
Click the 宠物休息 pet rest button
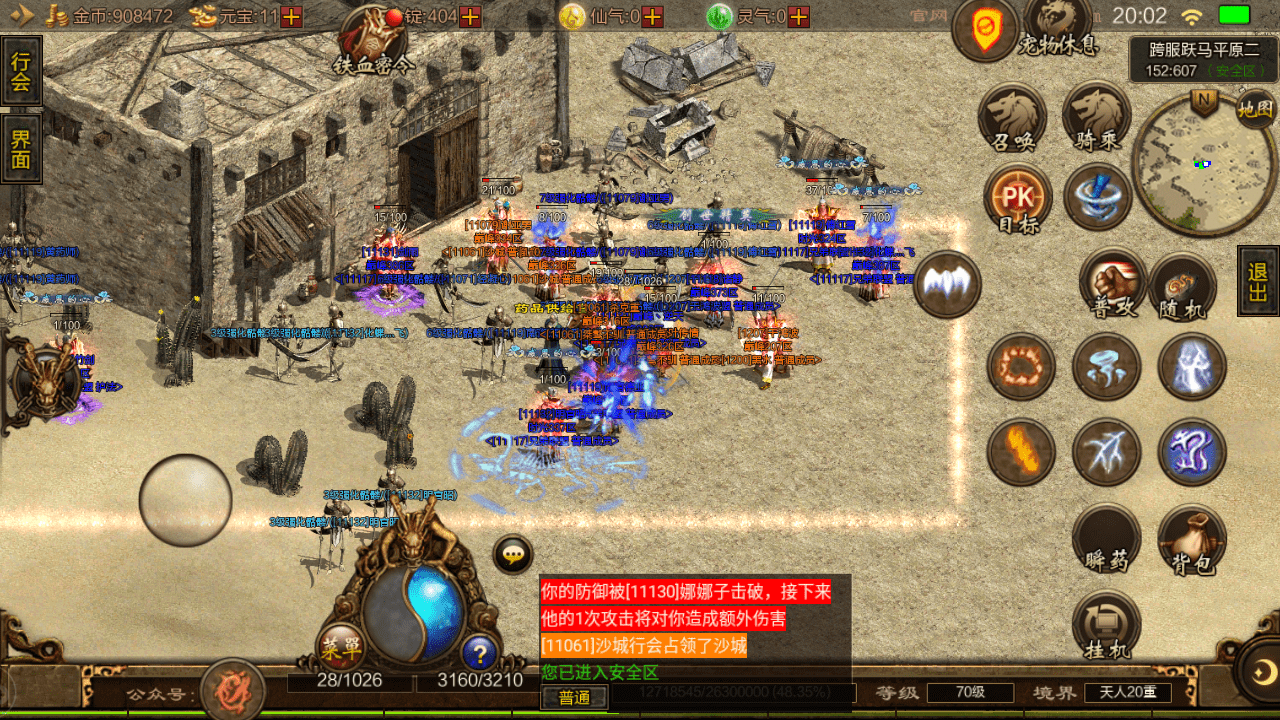(1058, 30)
